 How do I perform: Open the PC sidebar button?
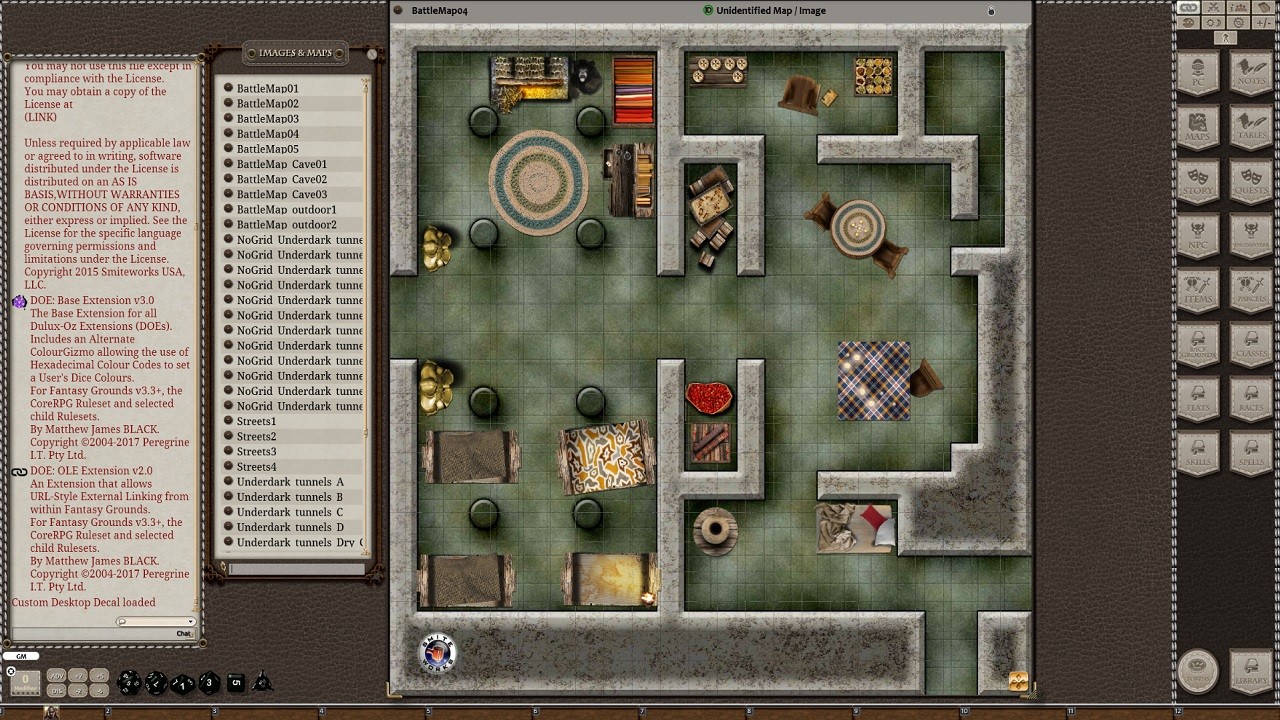1198,74
